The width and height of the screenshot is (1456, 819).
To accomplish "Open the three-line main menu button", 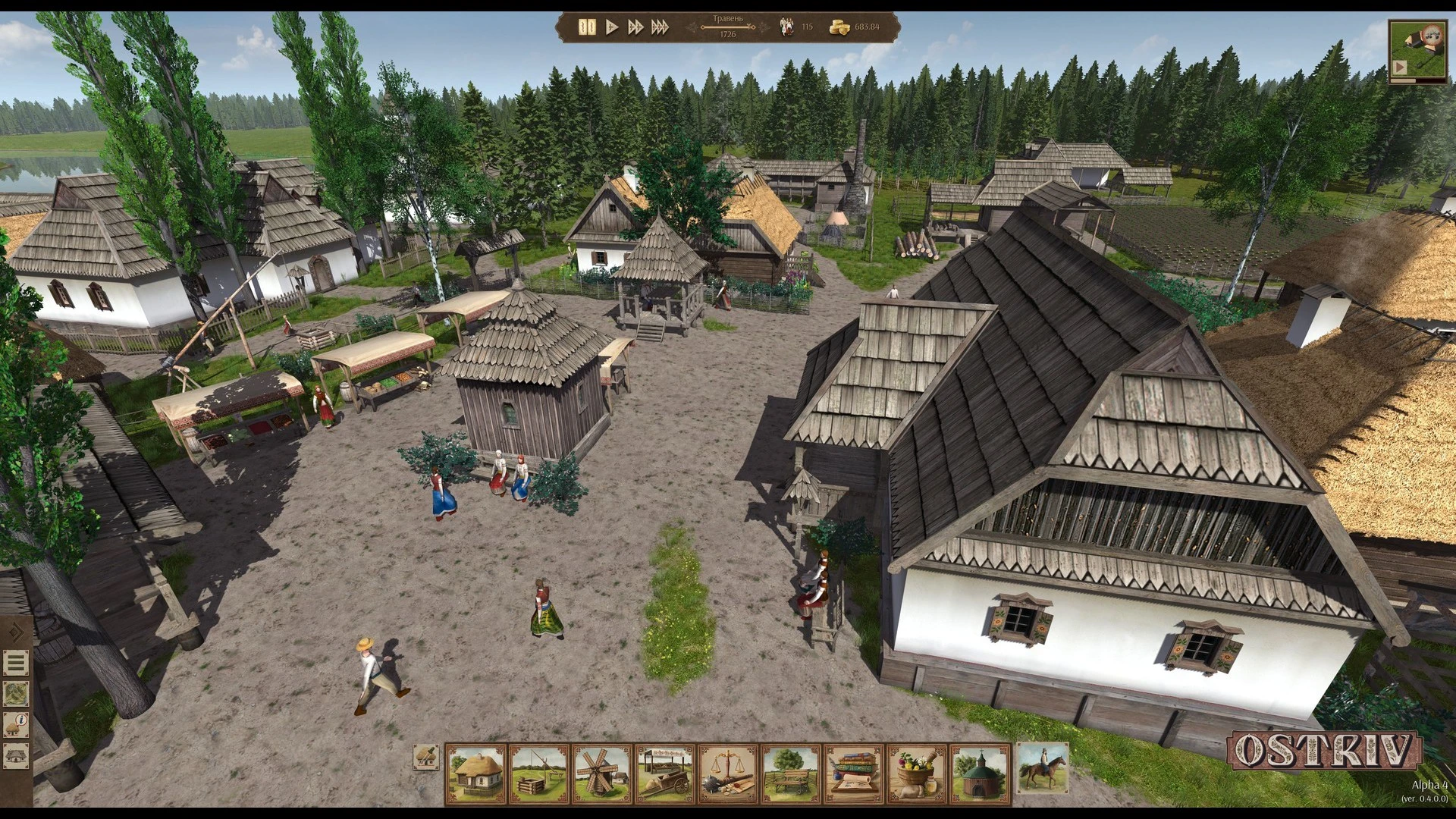I will [x=16, y=663].
